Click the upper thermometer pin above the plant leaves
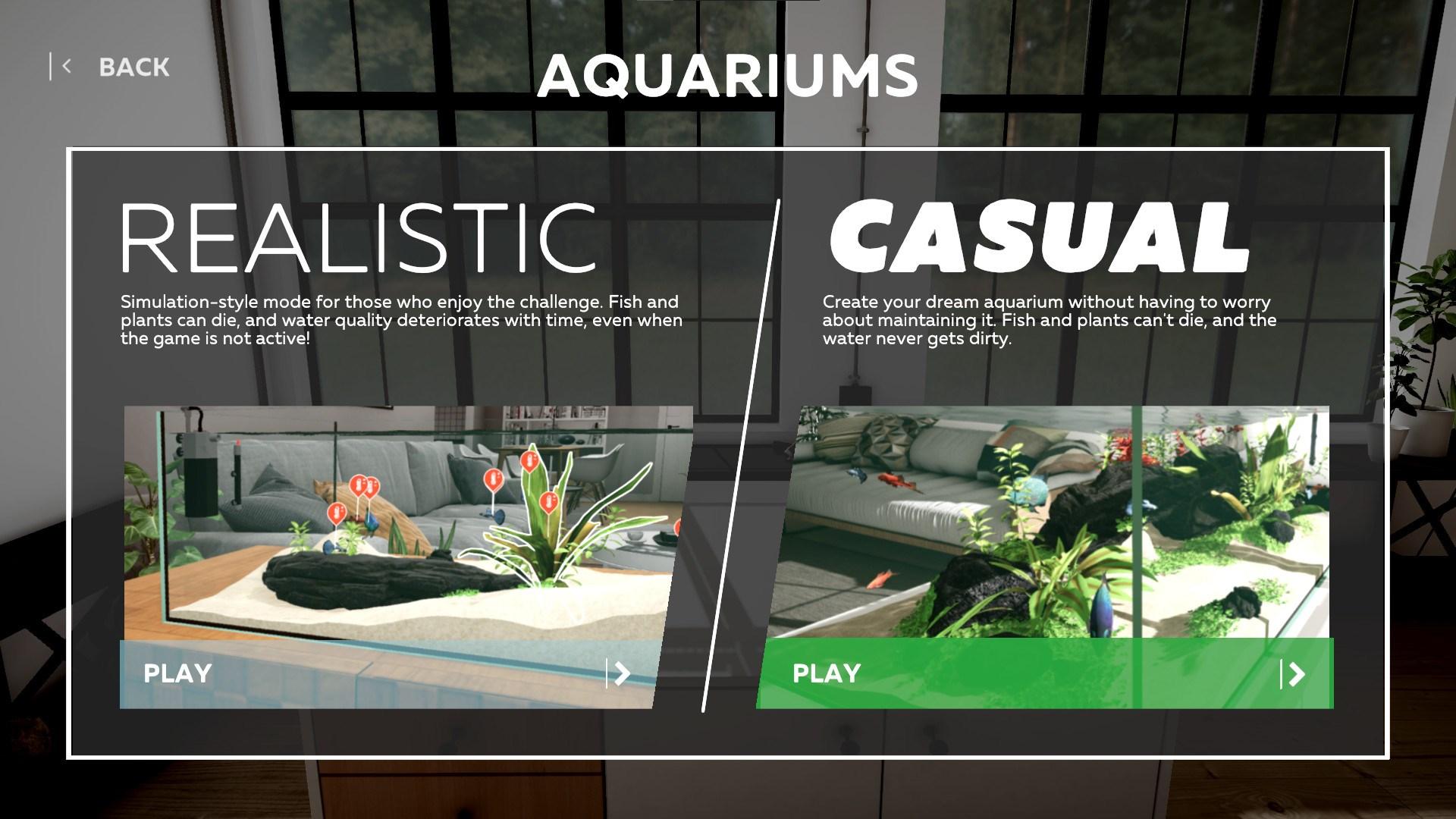1456x819 pixels. 529,459
